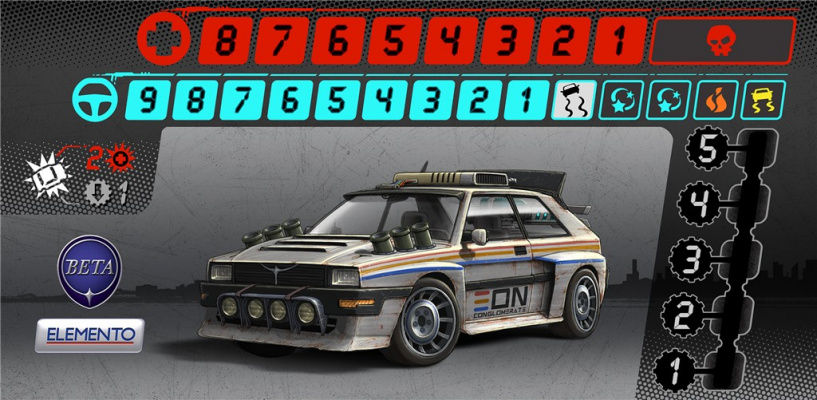Choose the red damage box numbered 1
The width and height of the screenshot is (817, 400).
coord(620,42)
